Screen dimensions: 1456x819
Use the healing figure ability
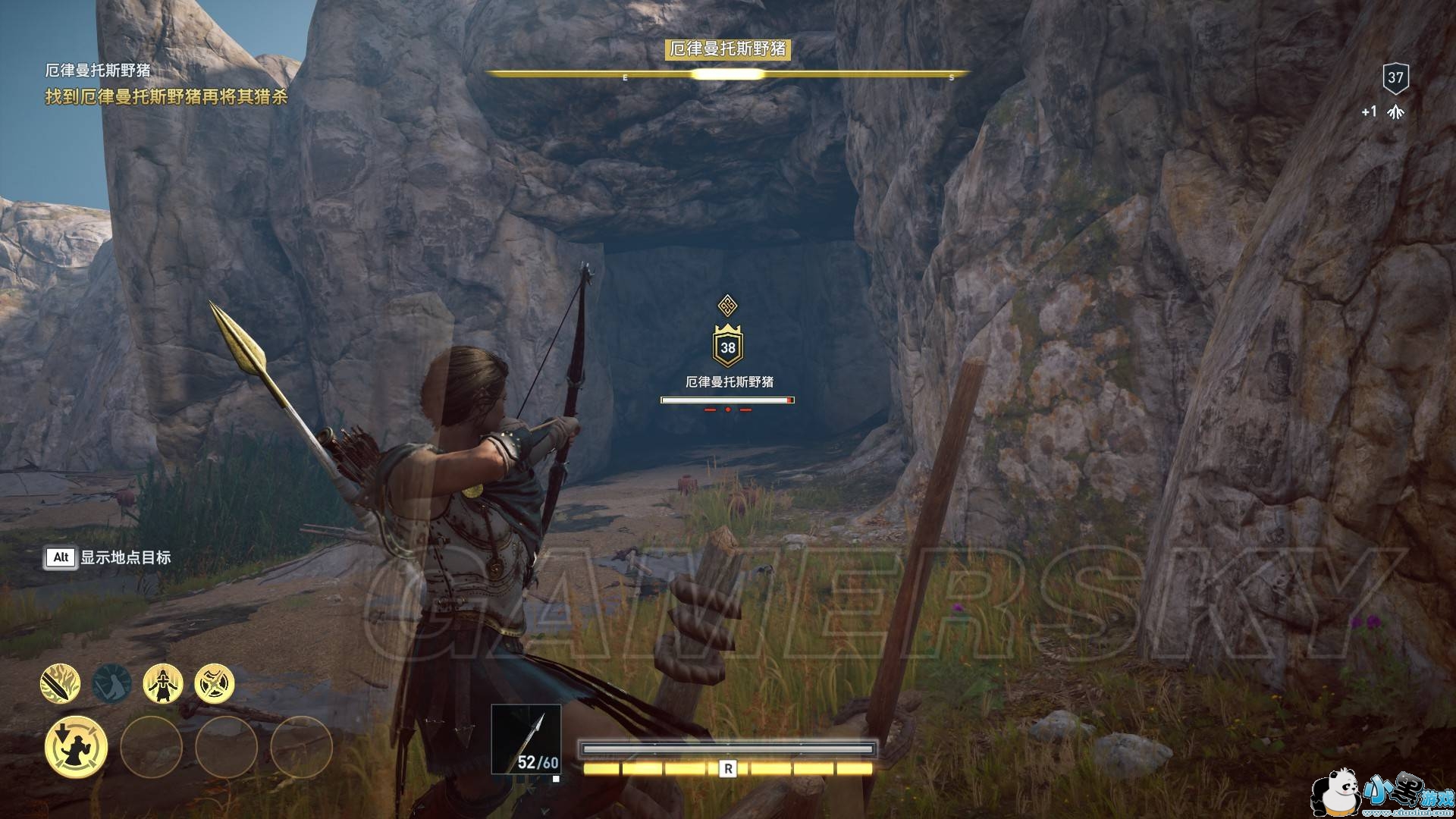coord(163,683)
